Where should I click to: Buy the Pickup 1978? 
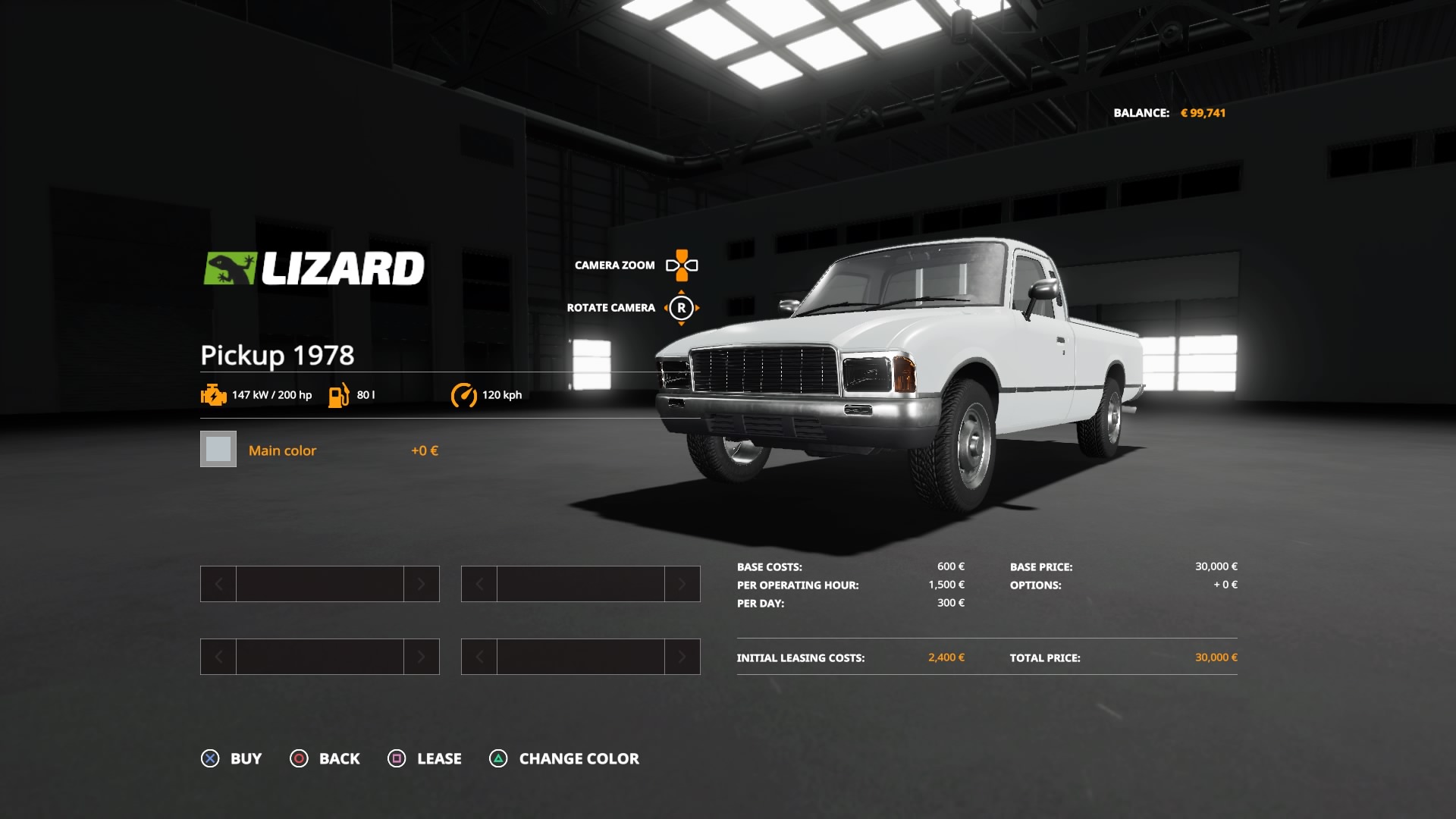[x=231, y=758]
